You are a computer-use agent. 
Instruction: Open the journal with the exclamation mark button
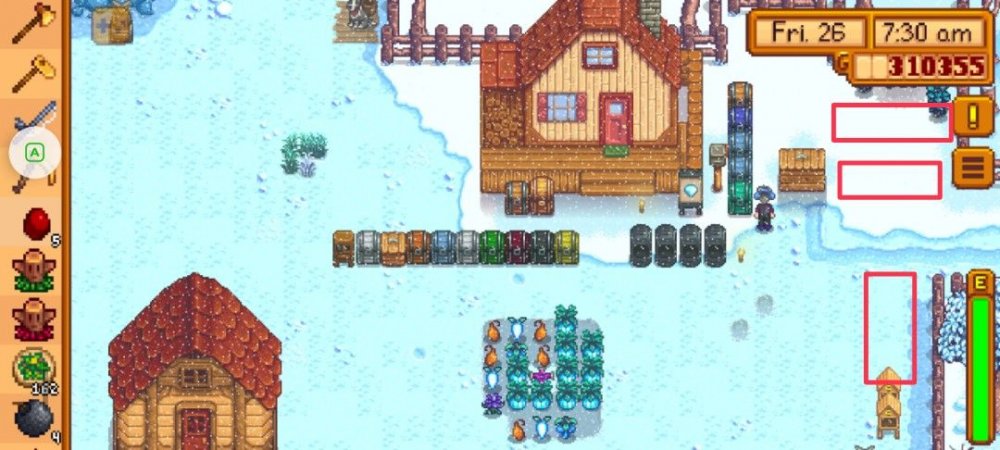(x=973, y=118)
